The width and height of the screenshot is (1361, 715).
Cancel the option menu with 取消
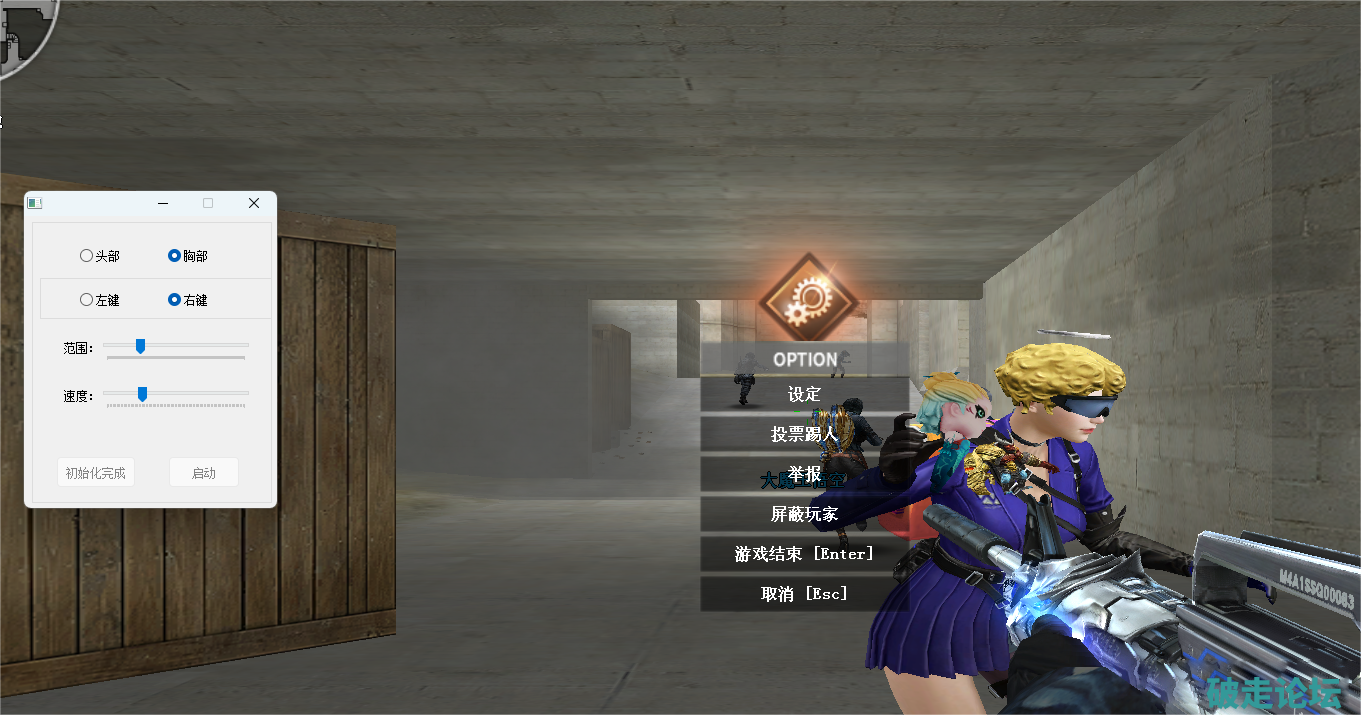tap(804, 594)
